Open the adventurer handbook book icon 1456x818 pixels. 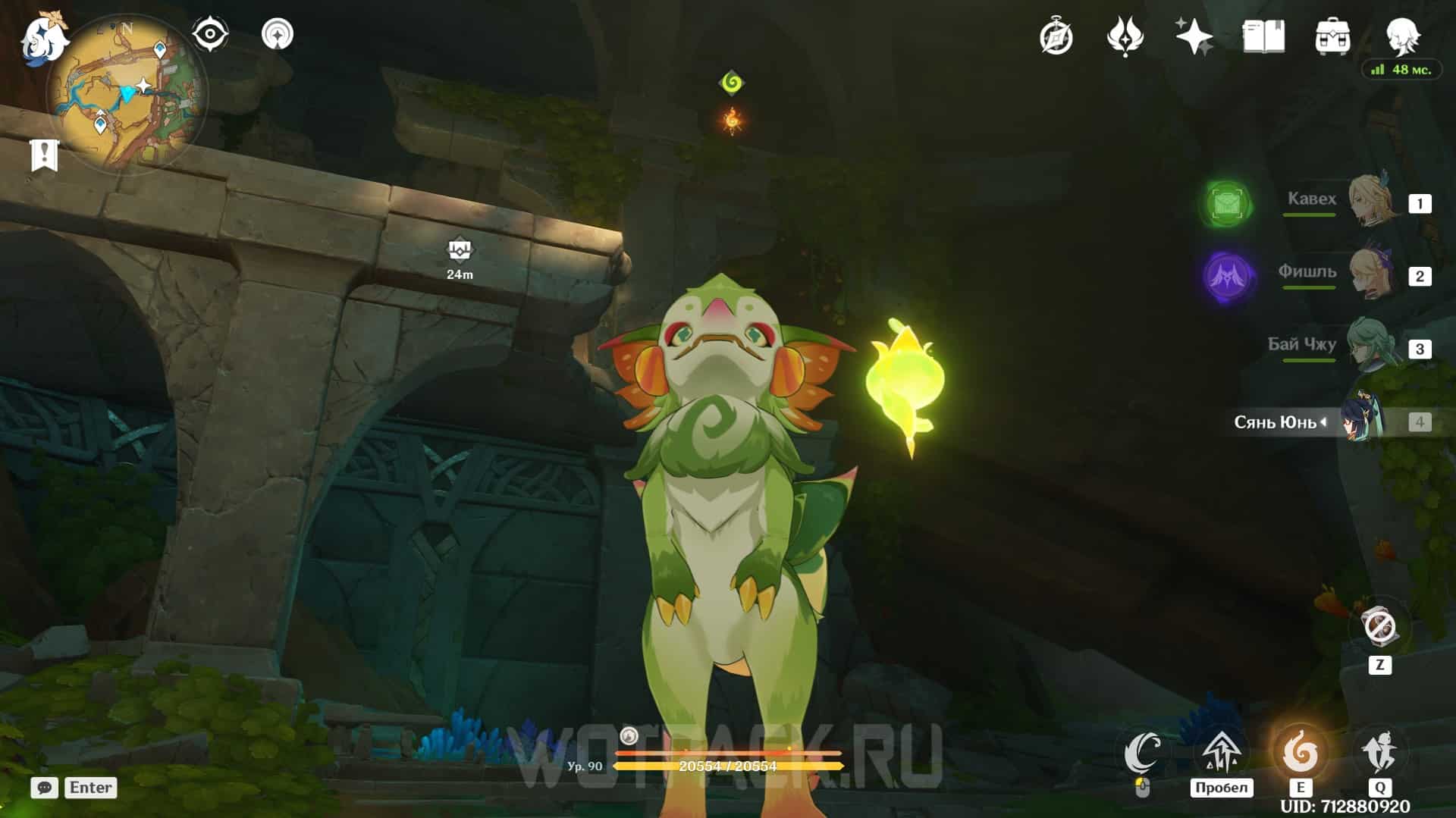click(1263, 37)
